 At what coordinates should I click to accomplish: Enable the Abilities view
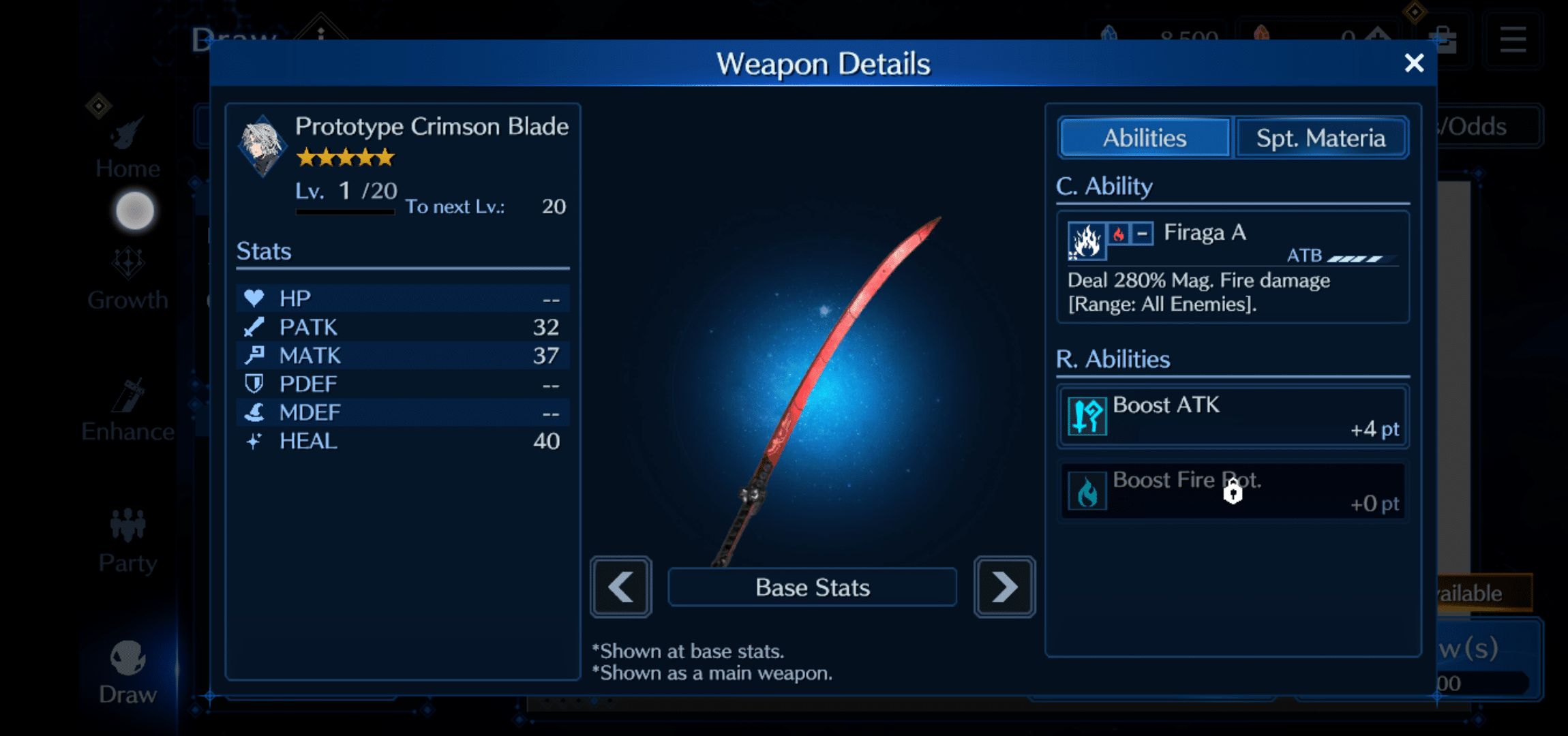(1144, 137)
